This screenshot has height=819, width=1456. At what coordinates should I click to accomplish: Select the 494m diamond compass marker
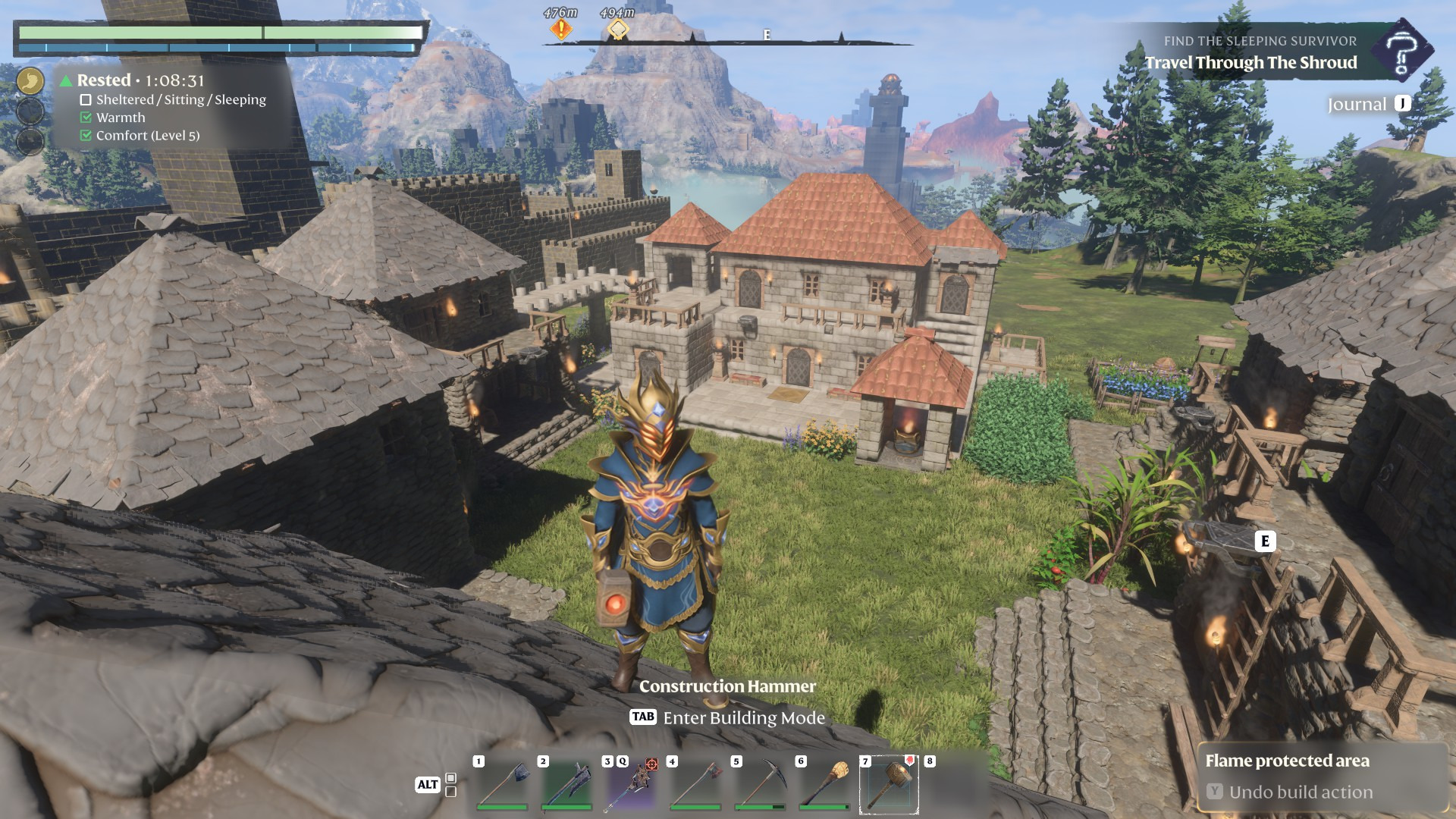pyautogui.click(x=617, y=30)
